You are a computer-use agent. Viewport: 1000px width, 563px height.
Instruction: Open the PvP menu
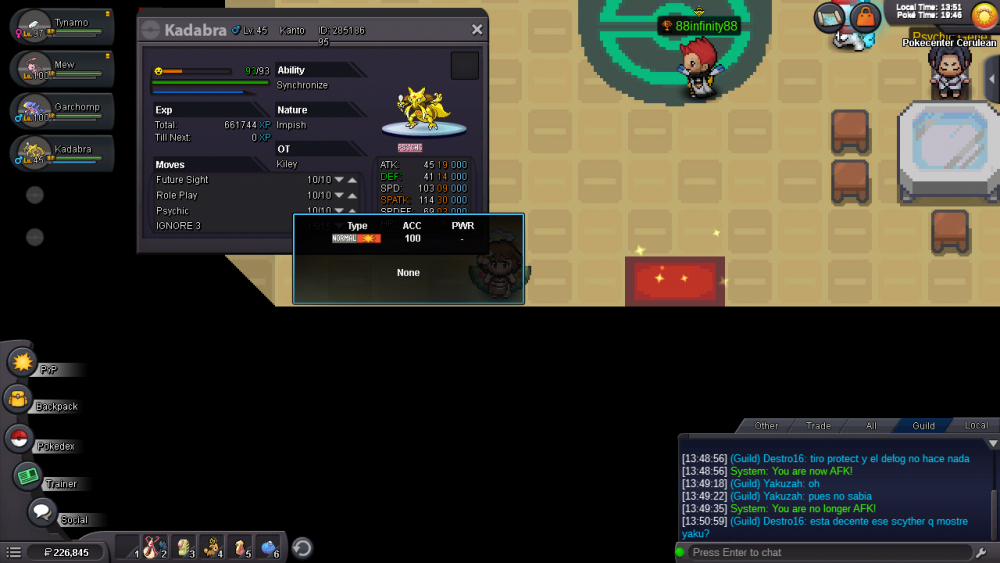coord(24,362)
